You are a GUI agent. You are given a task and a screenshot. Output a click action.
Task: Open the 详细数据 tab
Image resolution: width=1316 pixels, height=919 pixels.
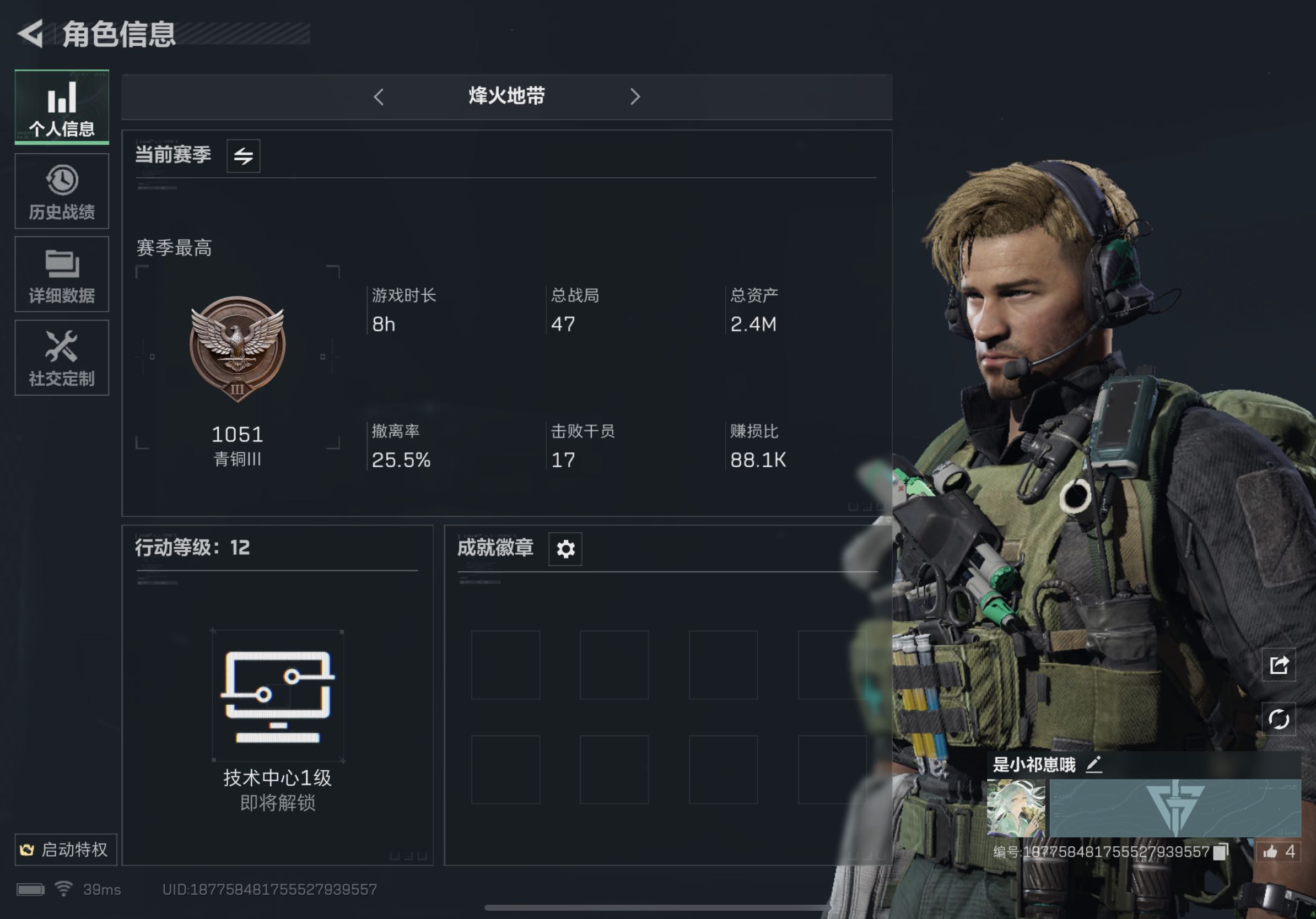point(62,274)
